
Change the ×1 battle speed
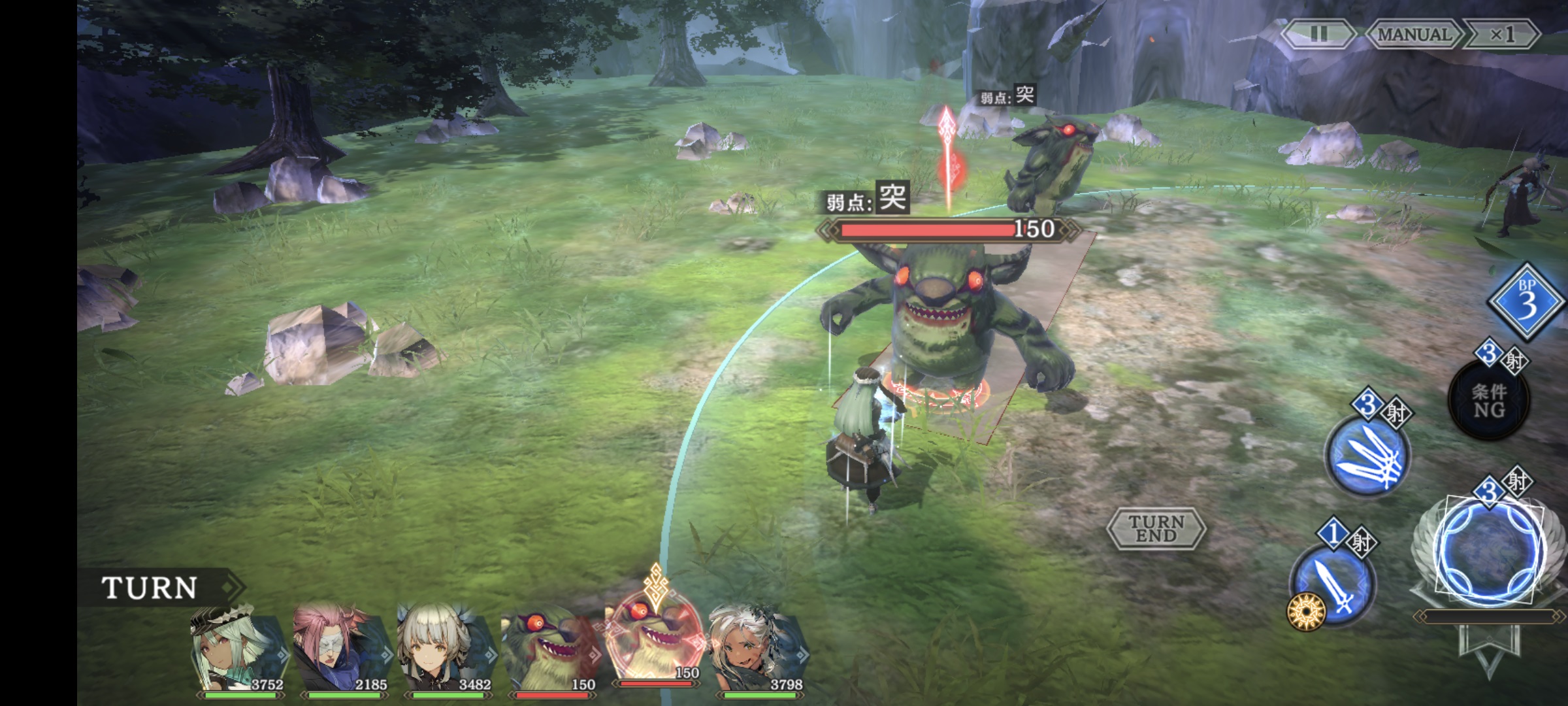coord(1501,34)
